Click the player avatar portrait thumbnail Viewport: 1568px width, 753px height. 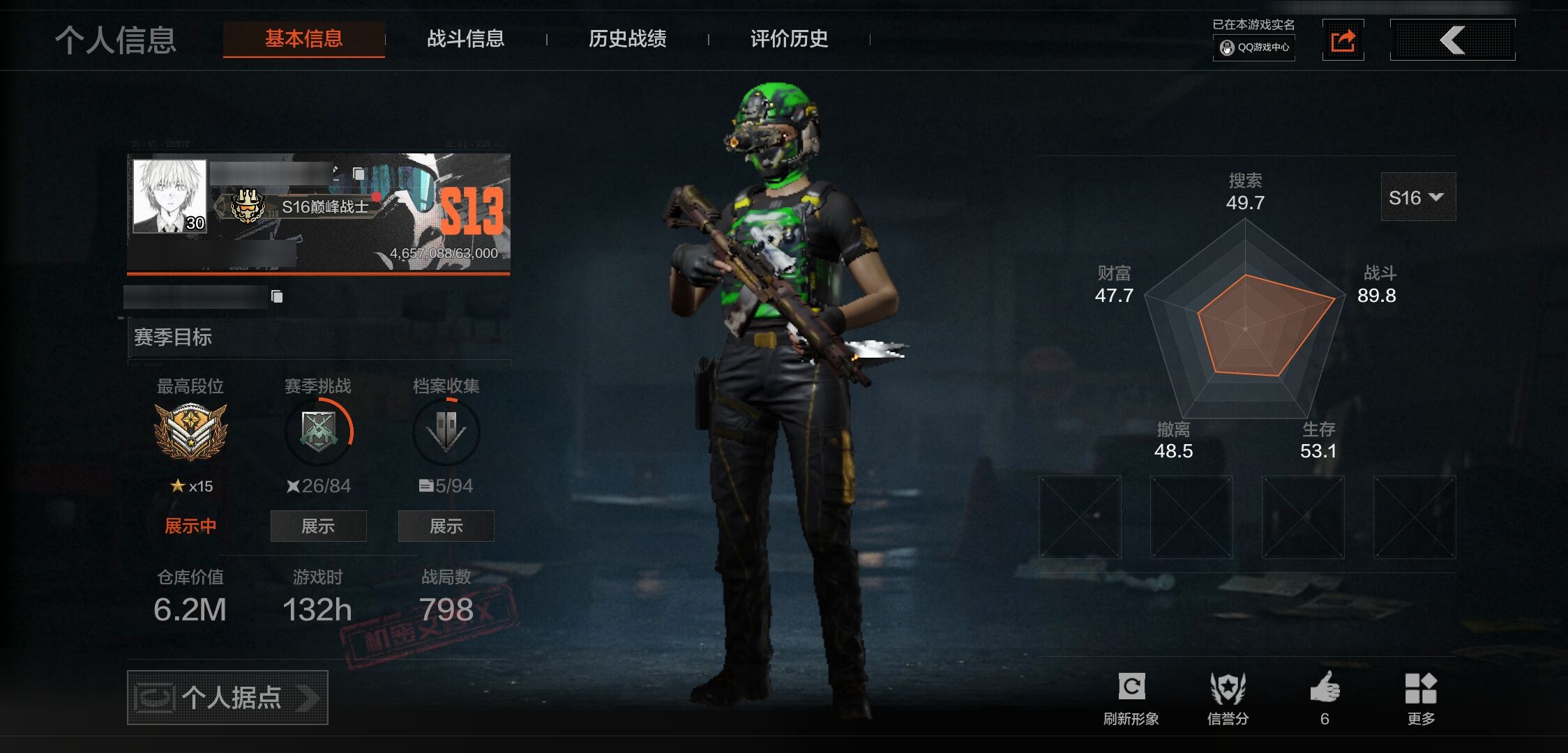[169, 197]
